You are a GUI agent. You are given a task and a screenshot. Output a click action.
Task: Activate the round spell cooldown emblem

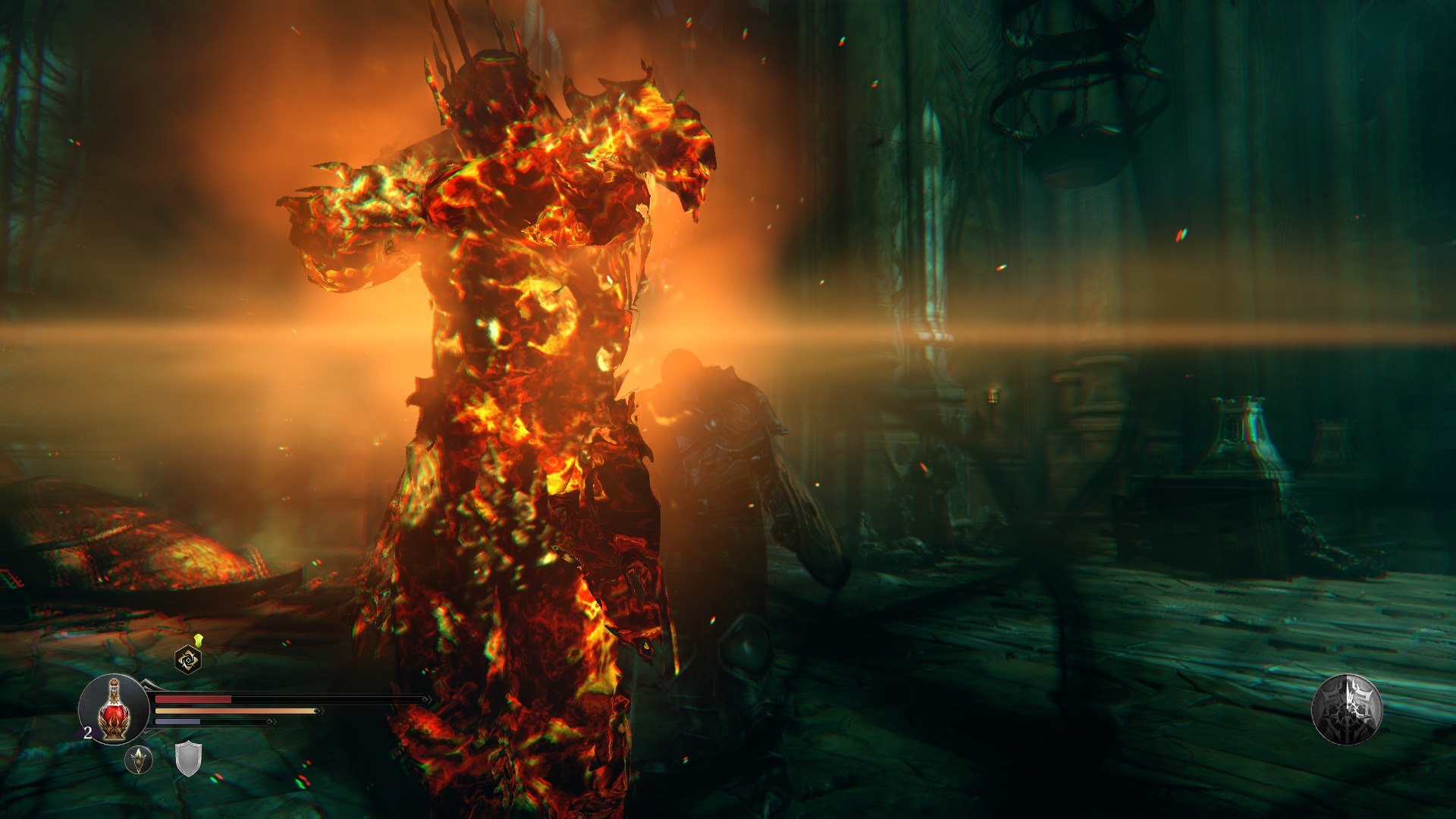click(1347, 710)
